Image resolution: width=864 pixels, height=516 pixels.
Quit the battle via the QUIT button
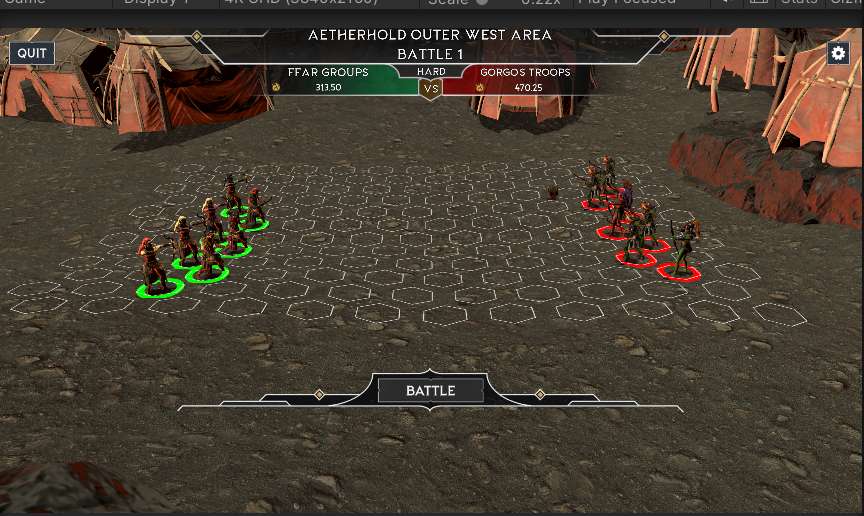pyautogui.click(x=32, y=53)
